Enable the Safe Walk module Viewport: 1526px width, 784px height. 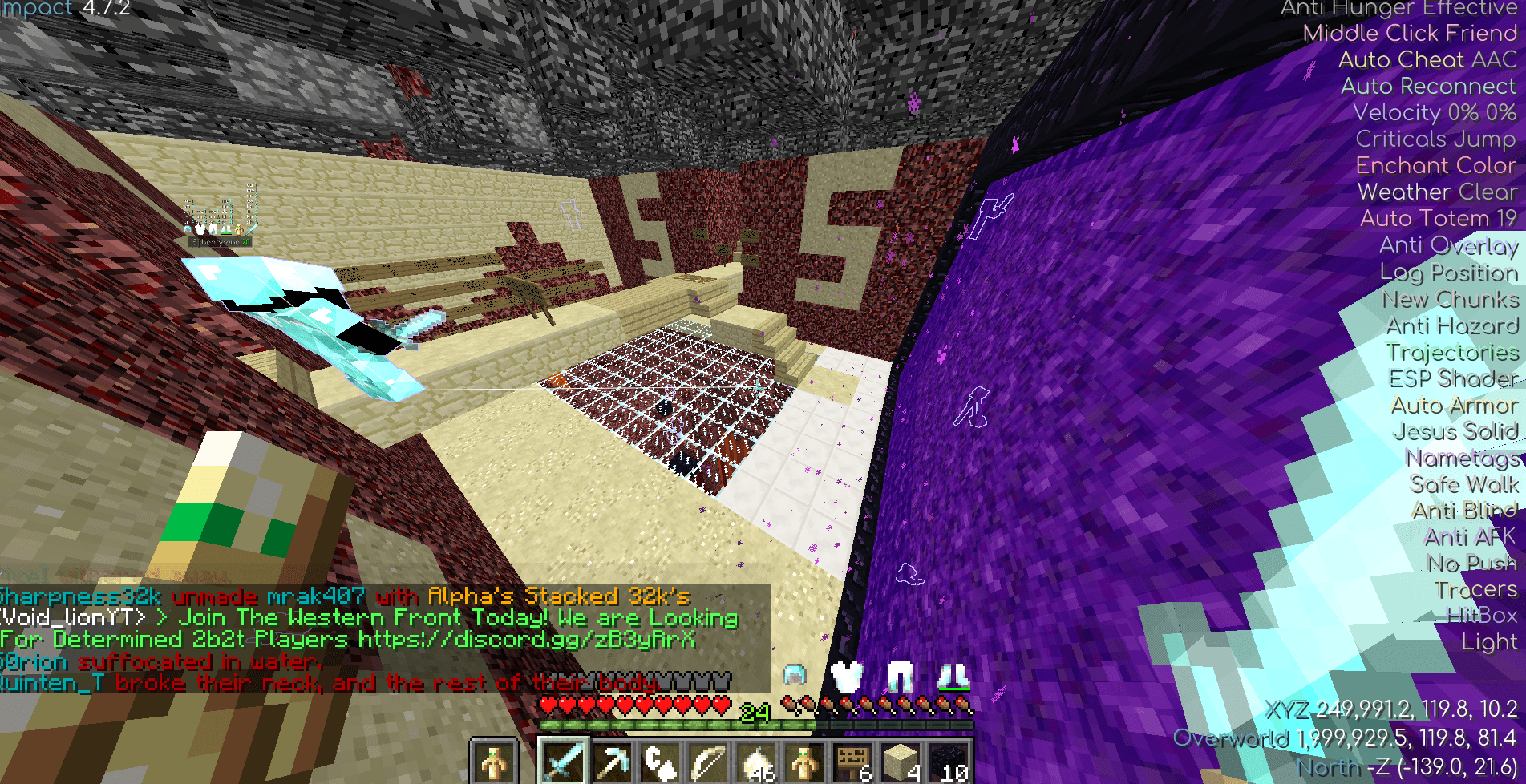(x=1464, y=484)
